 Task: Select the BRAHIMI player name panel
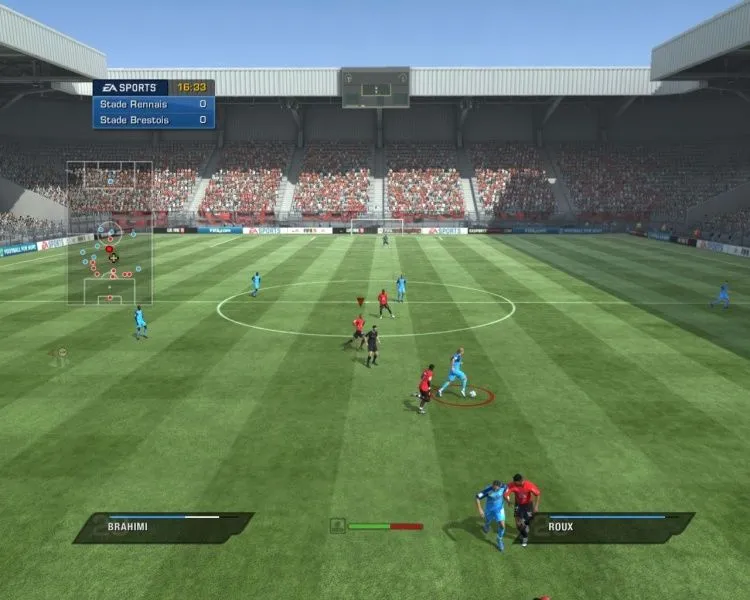pos(163,527)
